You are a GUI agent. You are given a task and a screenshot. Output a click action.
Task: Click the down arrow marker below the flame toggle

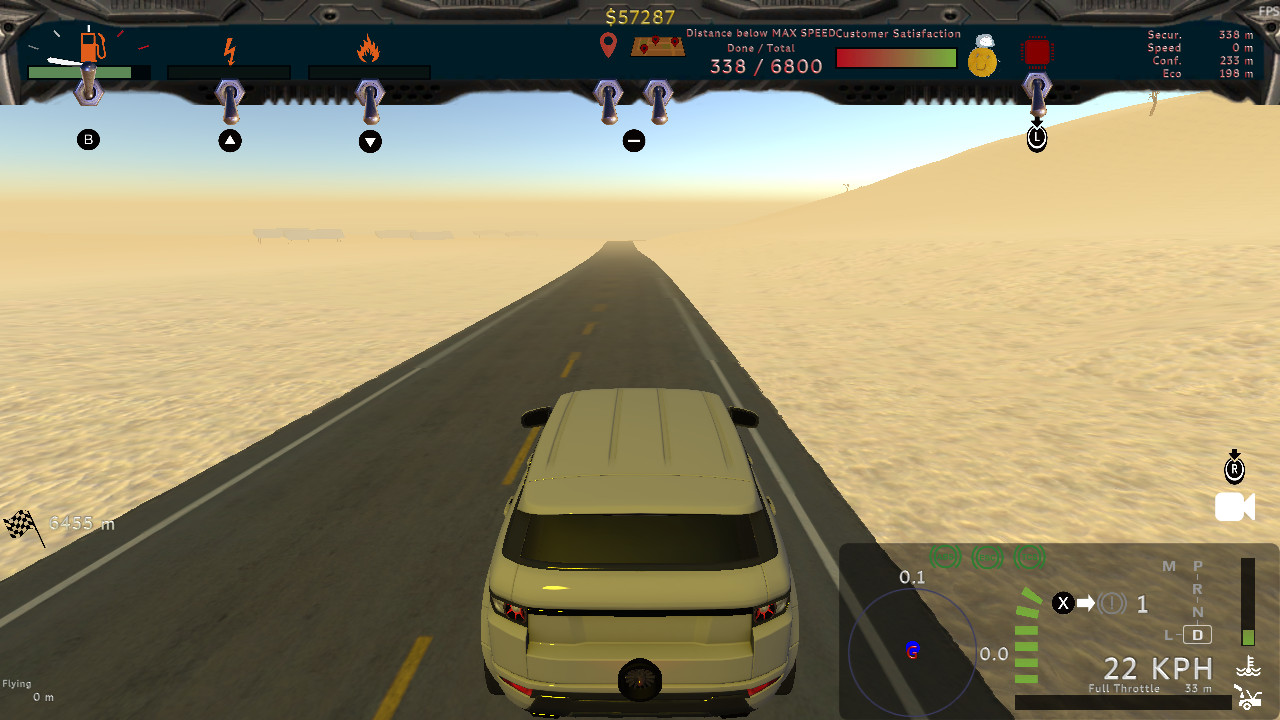coord(370,142)
